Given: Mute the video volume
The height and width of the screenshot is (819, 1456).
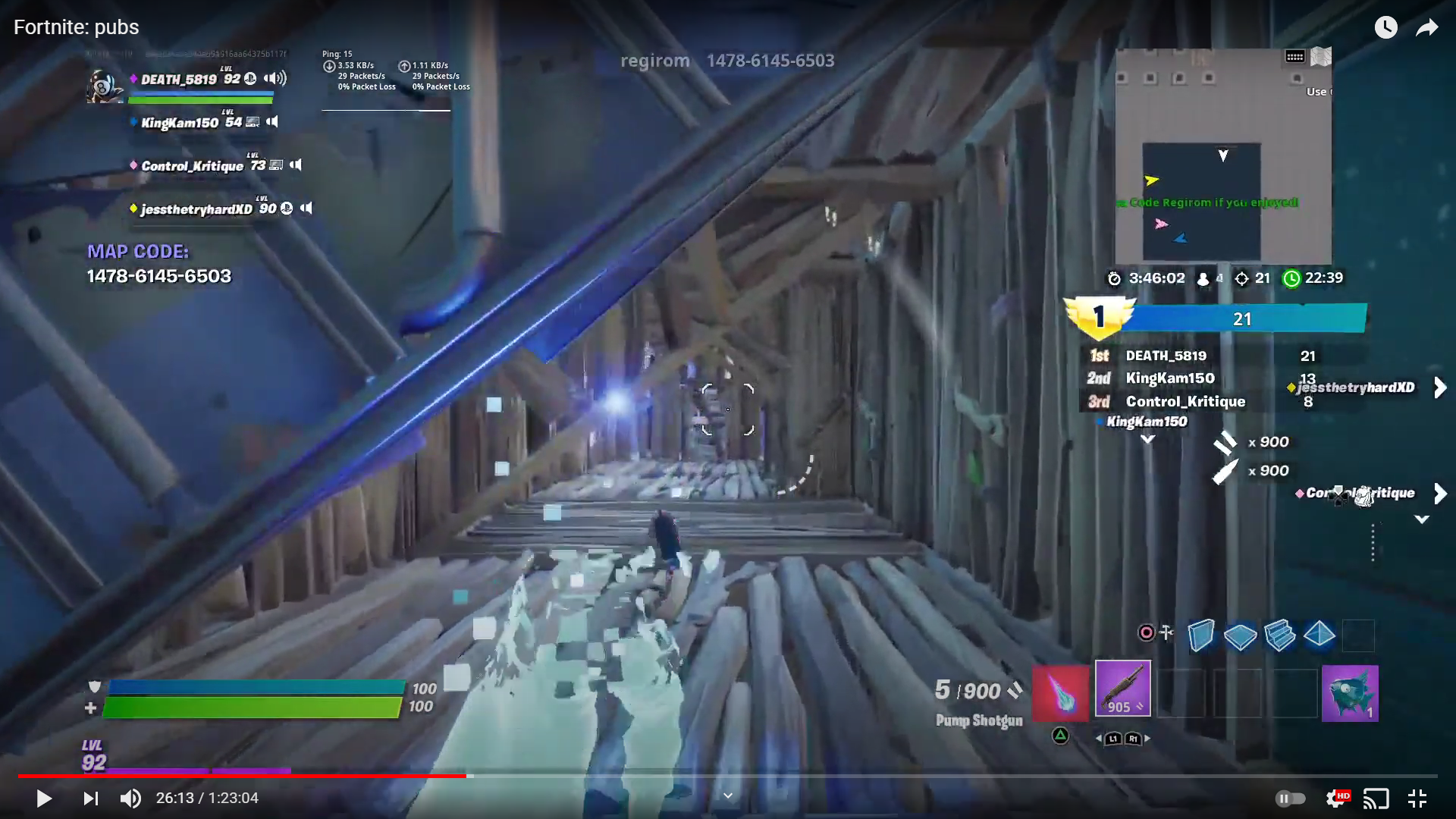Looking at the screenshot, I should [130, 798].
